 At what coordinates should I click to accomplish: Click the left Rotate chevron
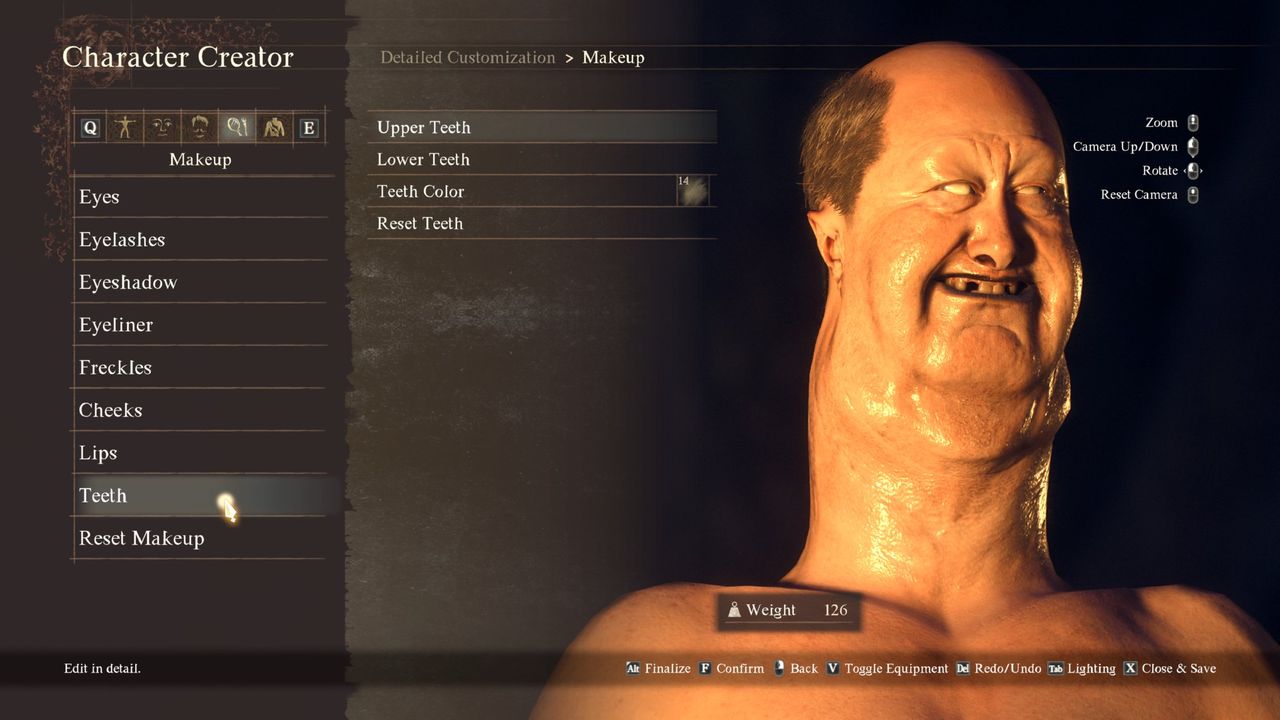[1187, 171]
